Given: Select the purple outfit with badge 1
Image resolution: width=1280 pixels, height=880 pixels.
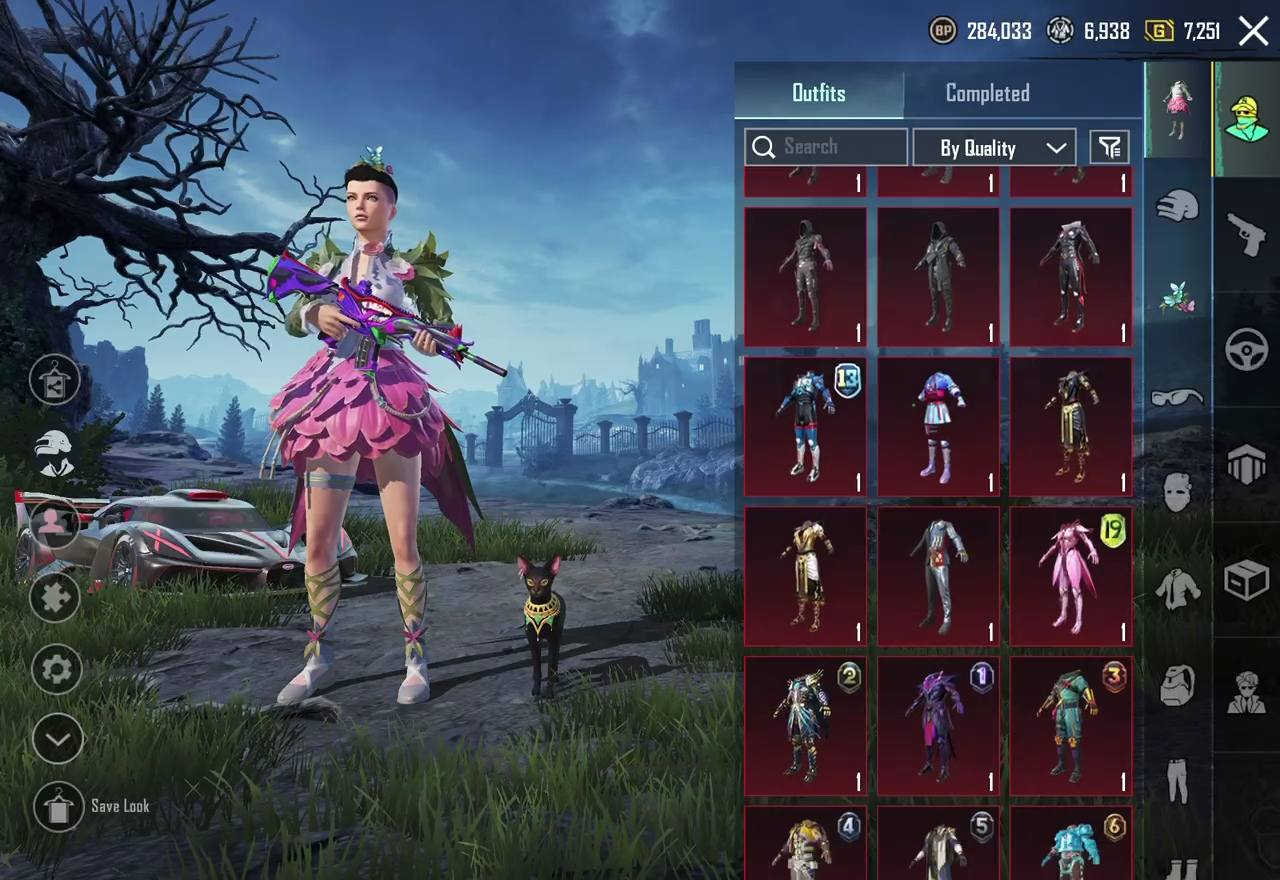Looking at the screenshot, I should point(938,726).
